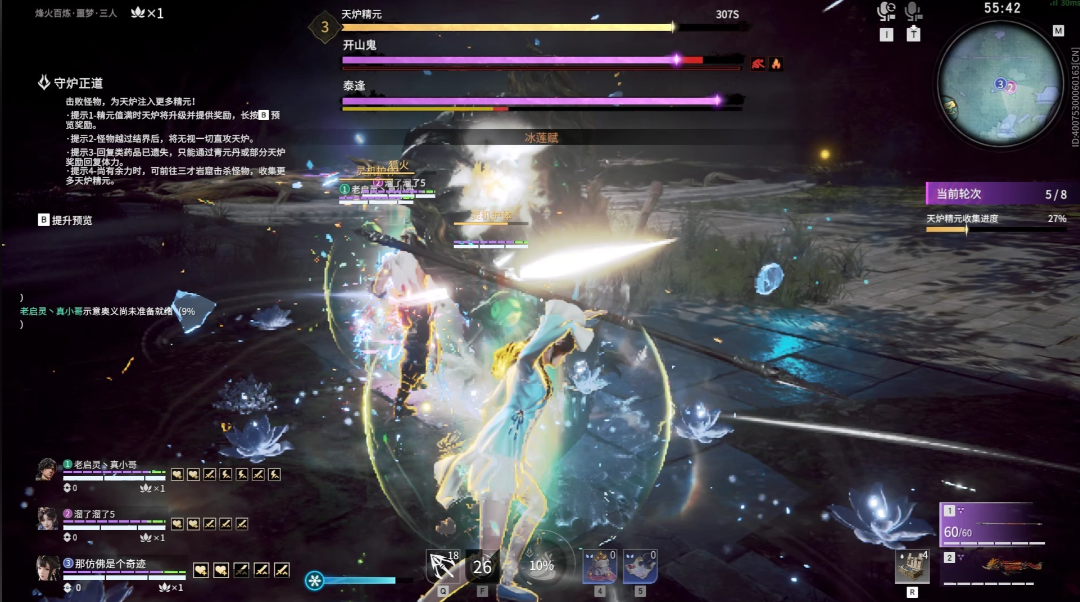The image size is (1080, 602).
Task: Select the spear weapon in slot 1
Action: coord(995,525)
